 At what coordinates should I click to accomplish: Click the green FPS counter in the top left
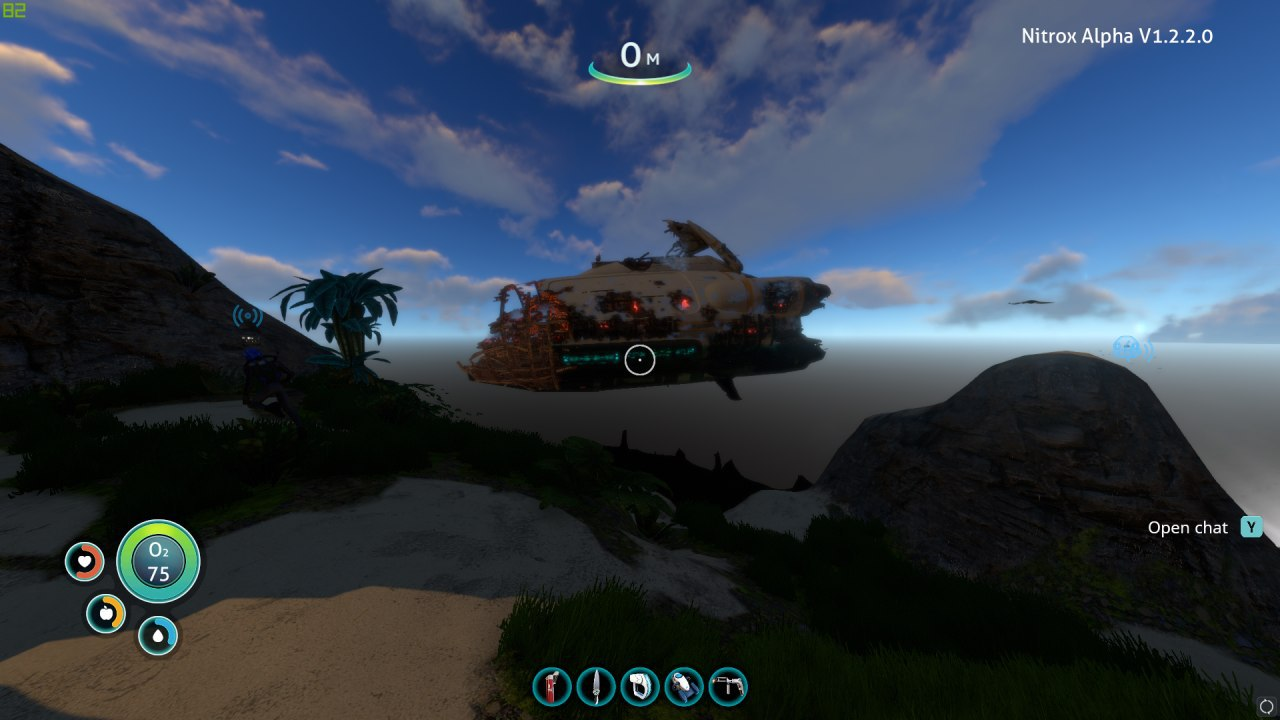point(14,10)
